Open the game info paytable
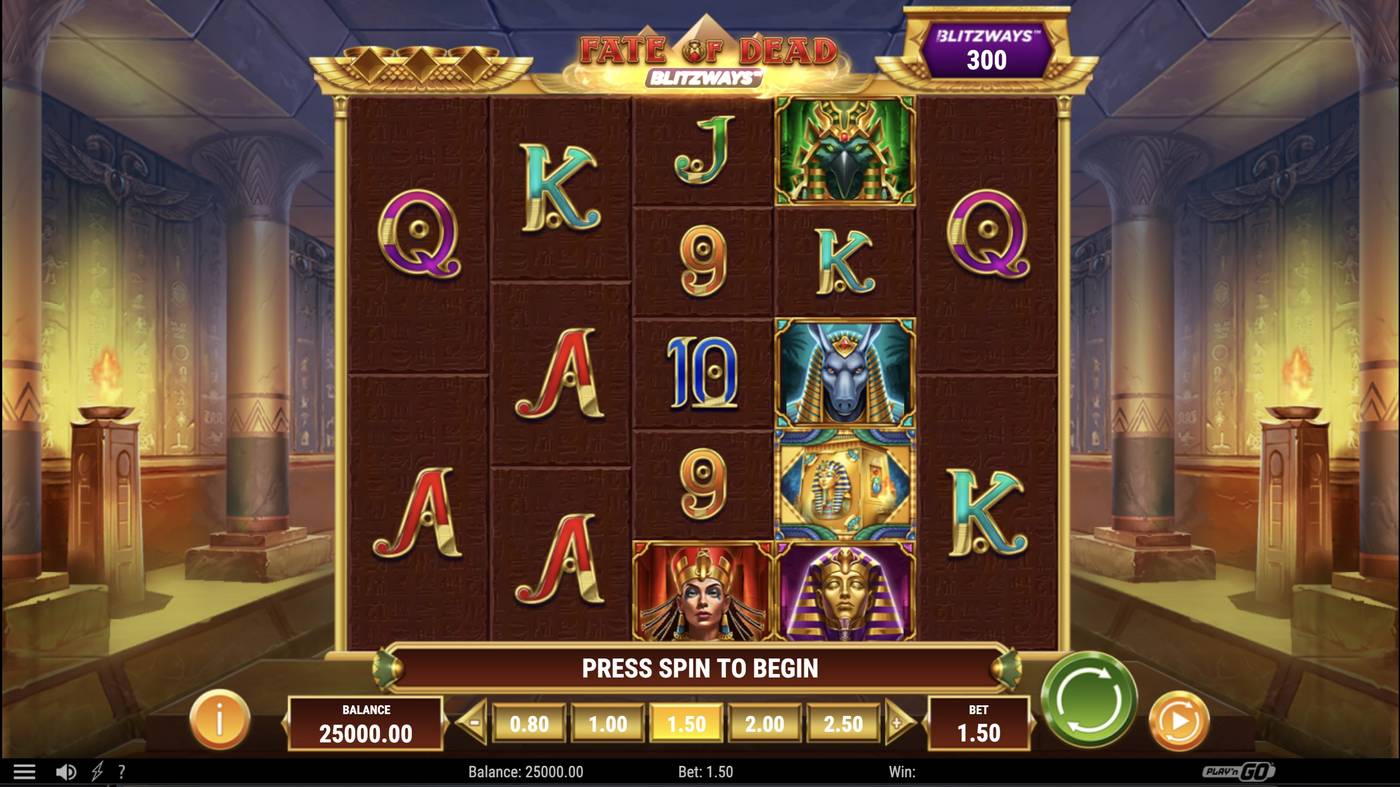Viewport: 1400px width, 787px height. point(219,719)
